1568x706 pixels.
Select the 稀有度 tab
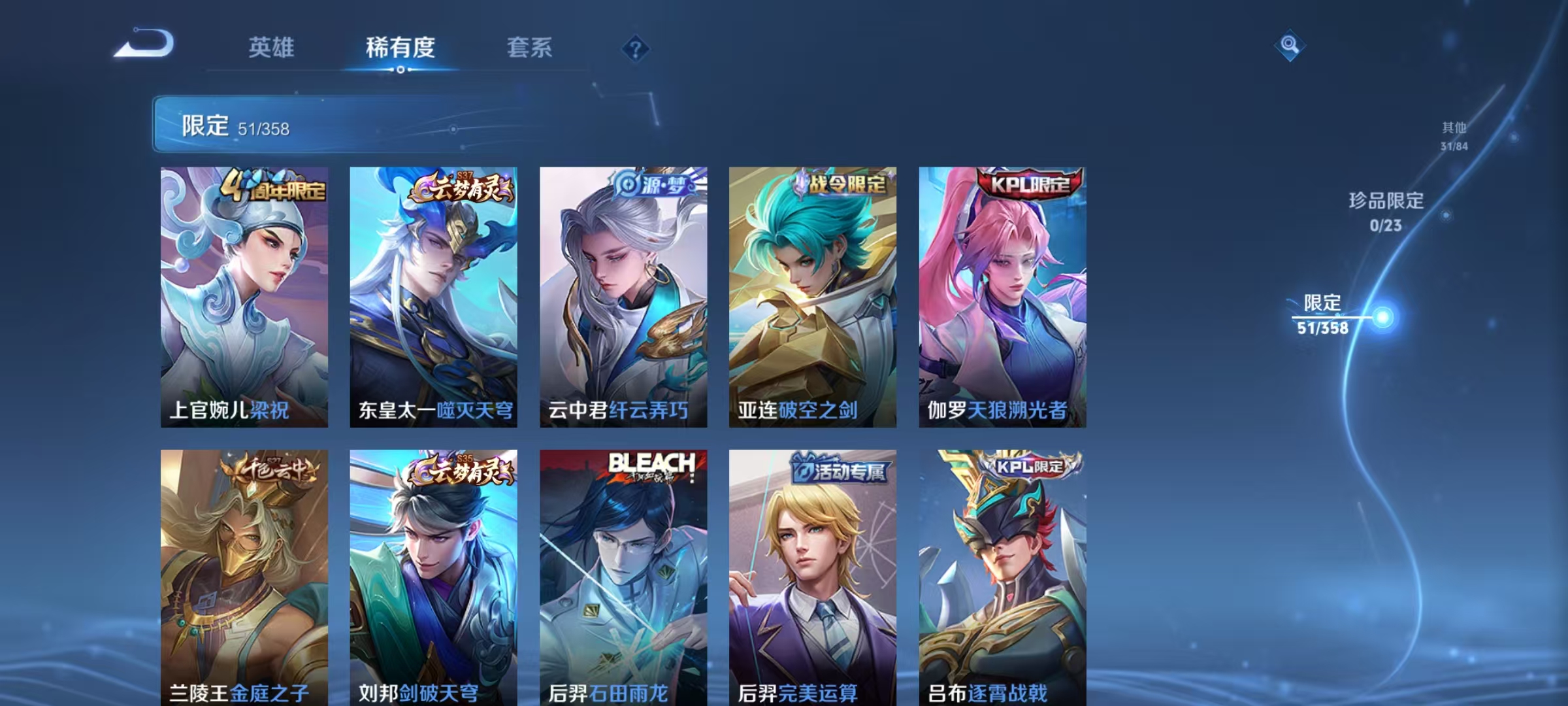click(x=401, y=47)
